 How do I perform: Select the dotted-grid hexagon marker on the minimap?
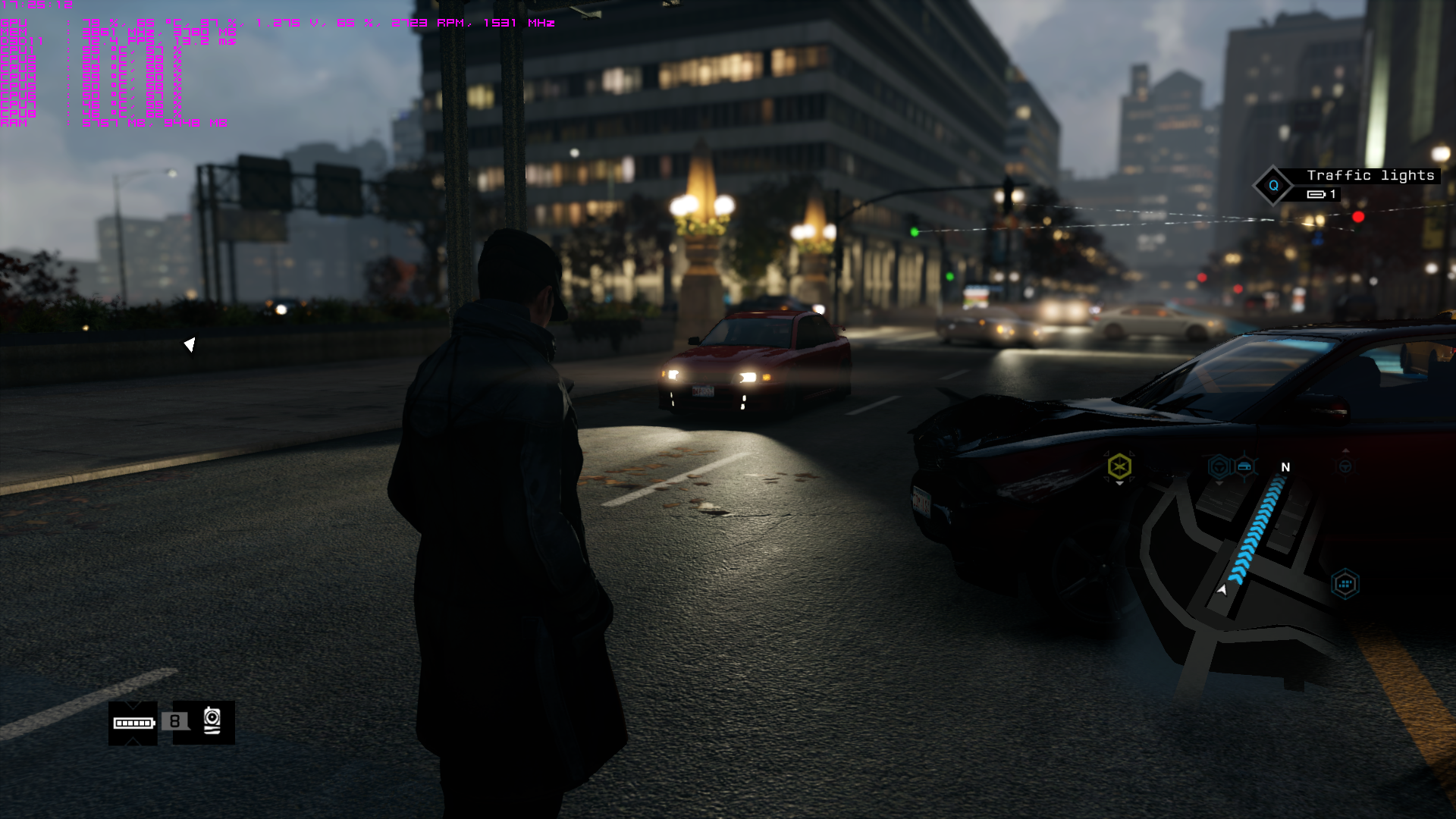click(1345, 584)
